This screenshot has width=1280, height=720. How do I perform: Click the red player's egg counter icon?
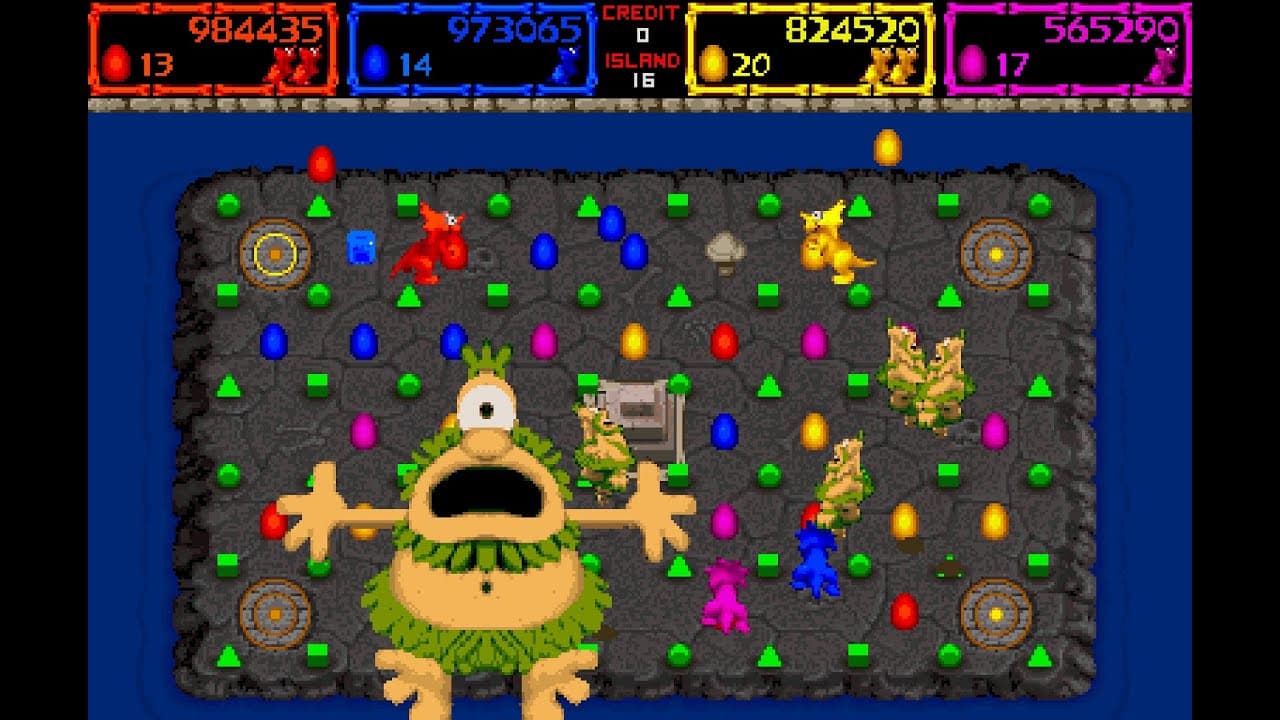[x=117, y=64]
